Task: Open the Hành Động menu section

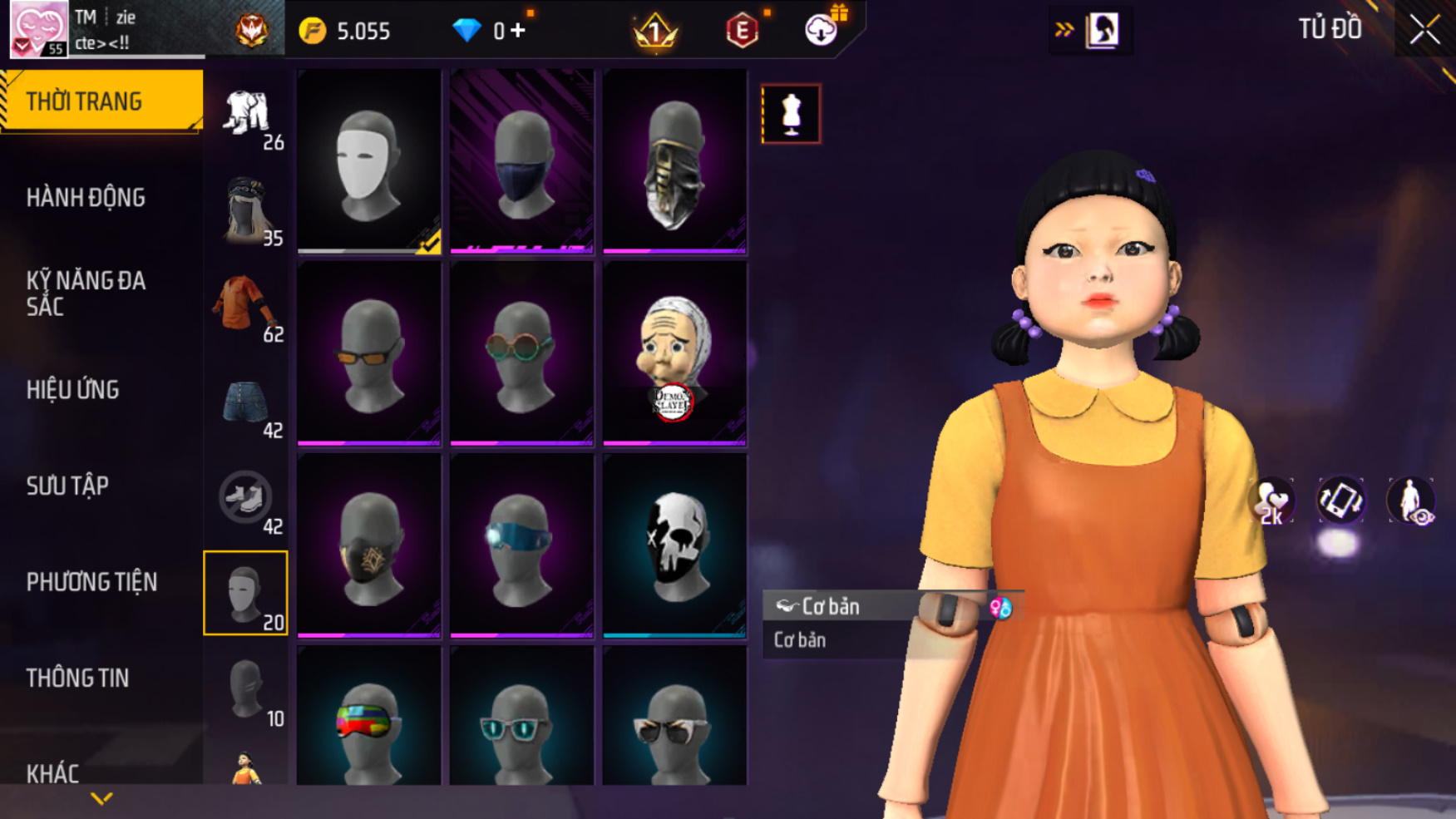Action: pyautogui.click(x=86, y=198)
